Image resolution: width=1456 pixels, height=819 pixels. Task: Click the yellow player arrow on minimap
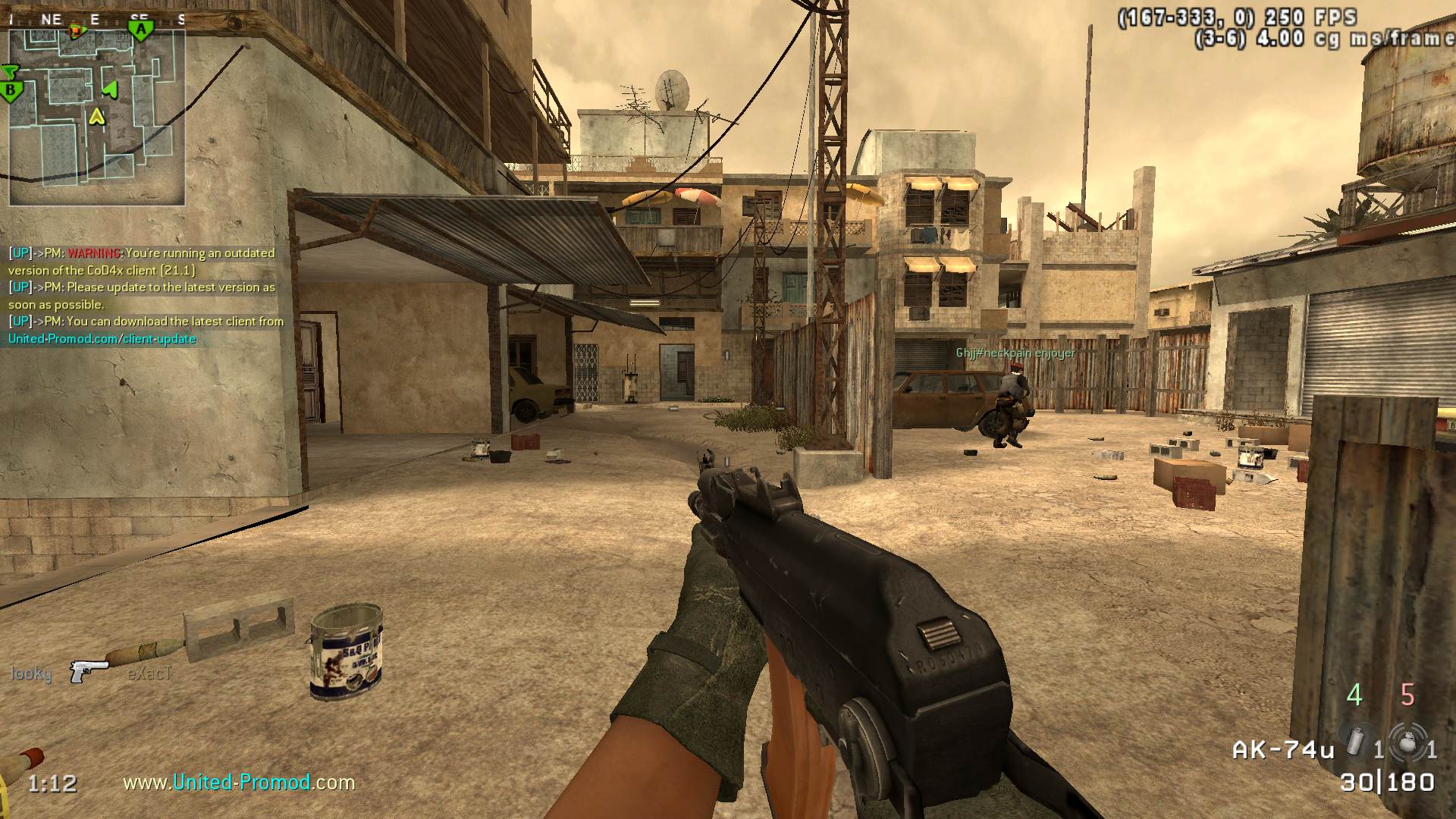96,116
